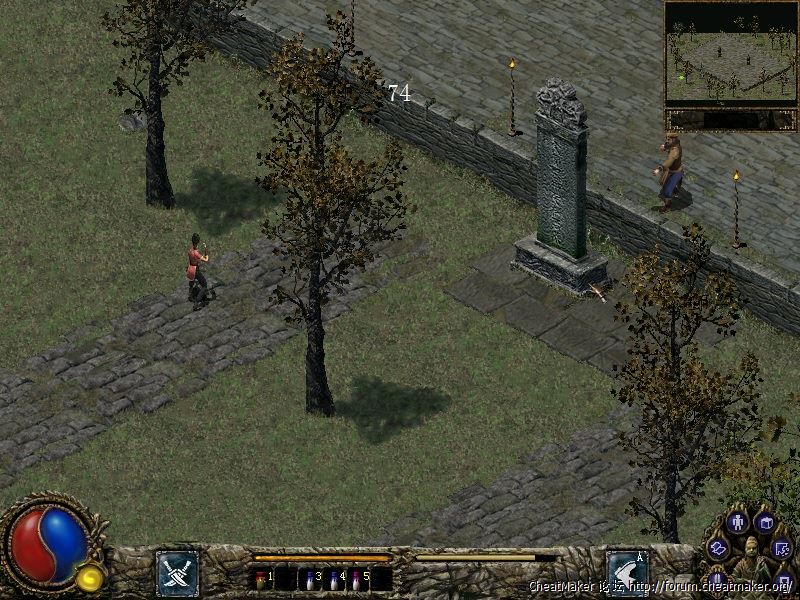
Task: Open the character figure menu button
Action: point(738,521)
